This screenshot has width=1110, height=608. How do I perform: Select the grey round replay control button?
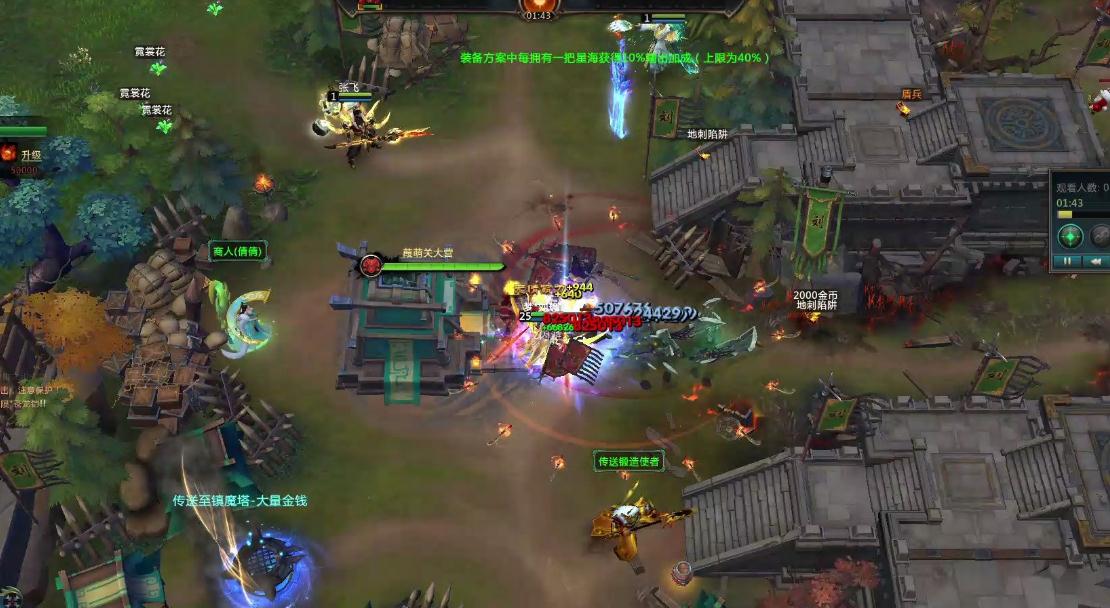tap(1101, 237)
